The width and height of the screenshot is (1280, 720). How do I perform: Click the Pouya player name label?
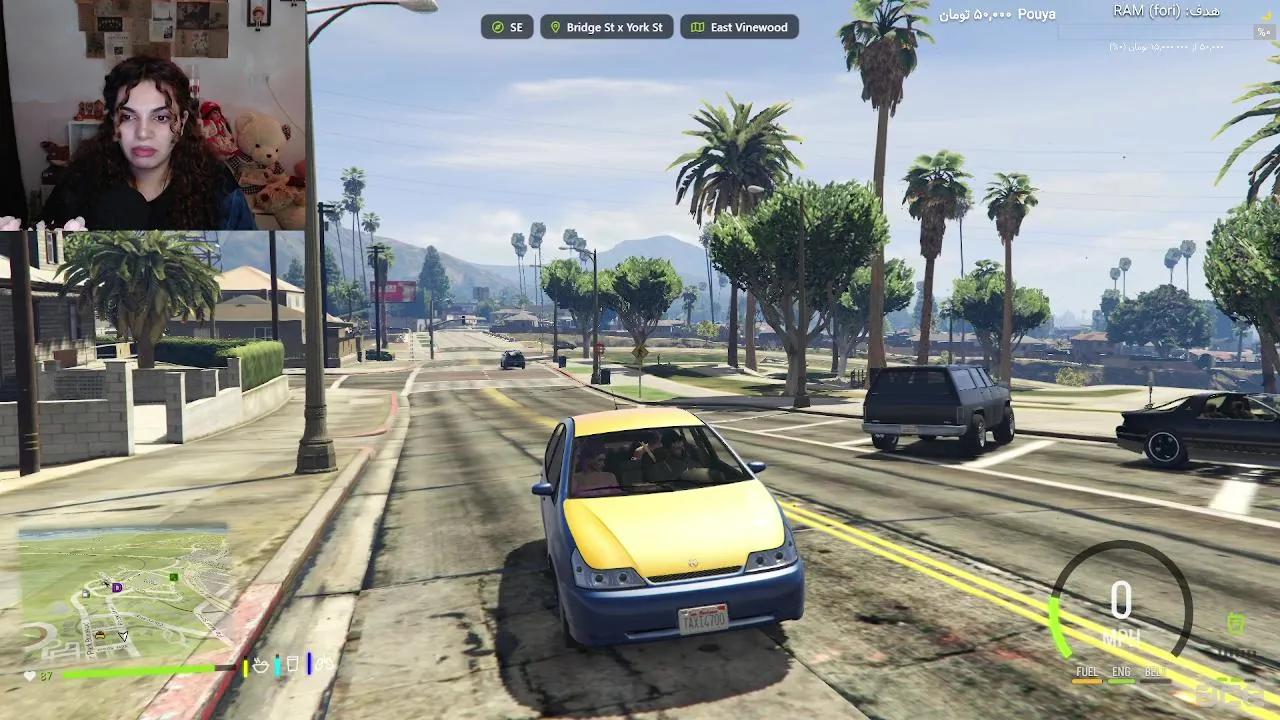1036,14
